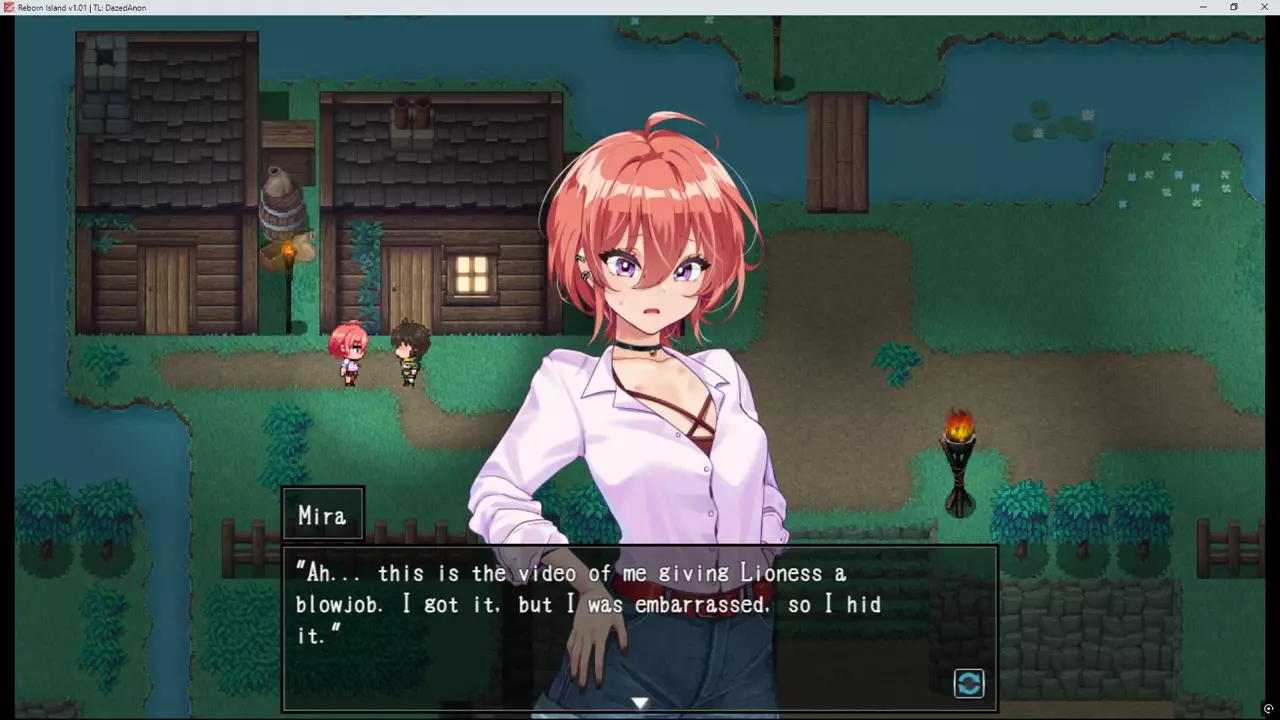The image size is (1280, 720).
Task: Click the blue refresh arrows icon in dialogue box
Action: (x=969, y=683)
